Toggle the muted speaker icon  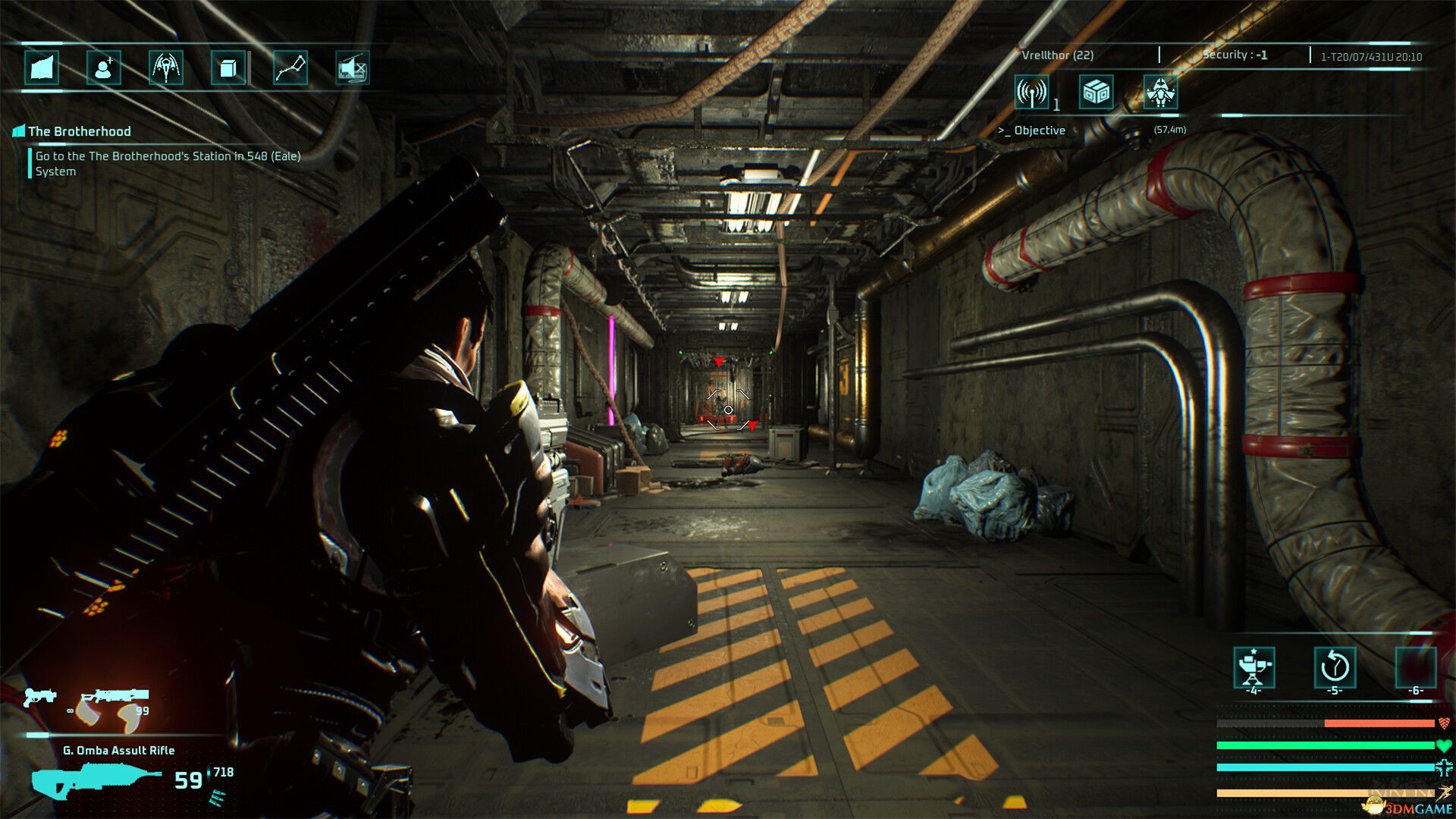[353, 68]
